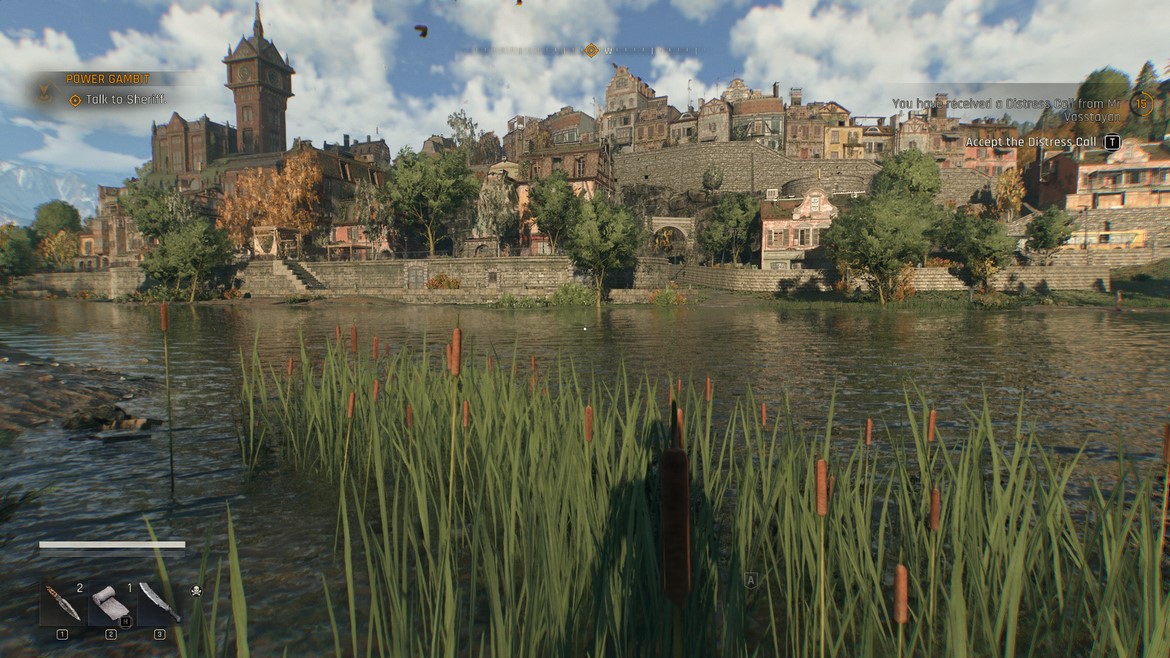Select the machete weapon slot
The image size is (1170, 658).
click(x=159, y=603)
